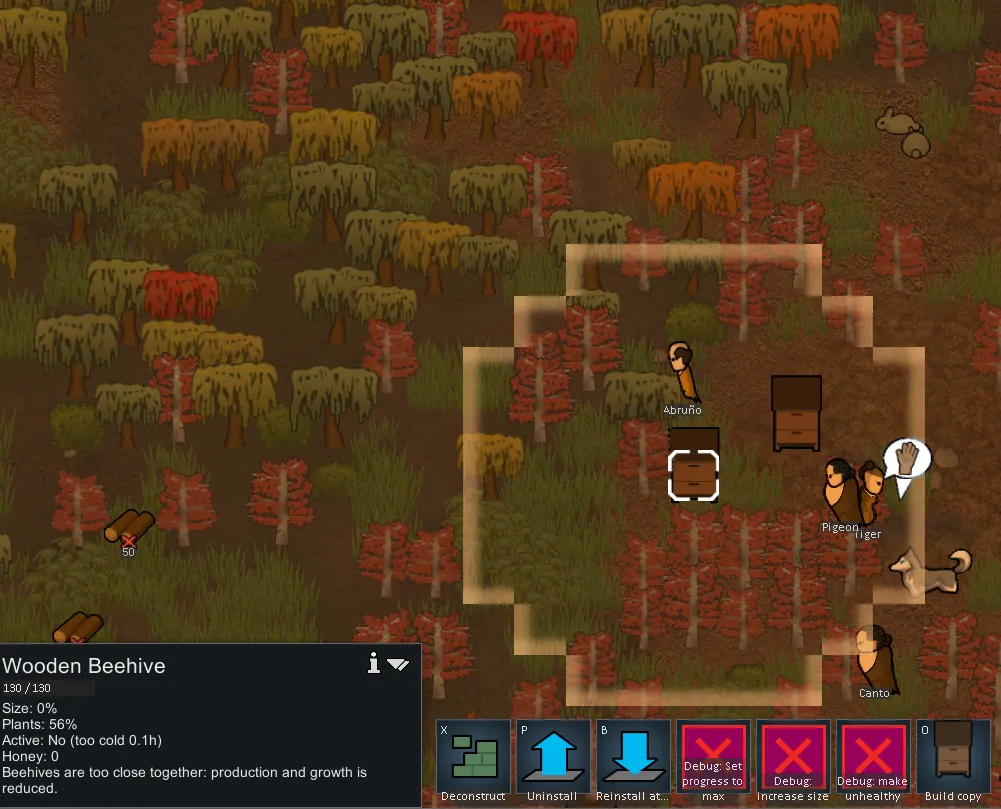Choose the Uninstall command

[553, 757]
